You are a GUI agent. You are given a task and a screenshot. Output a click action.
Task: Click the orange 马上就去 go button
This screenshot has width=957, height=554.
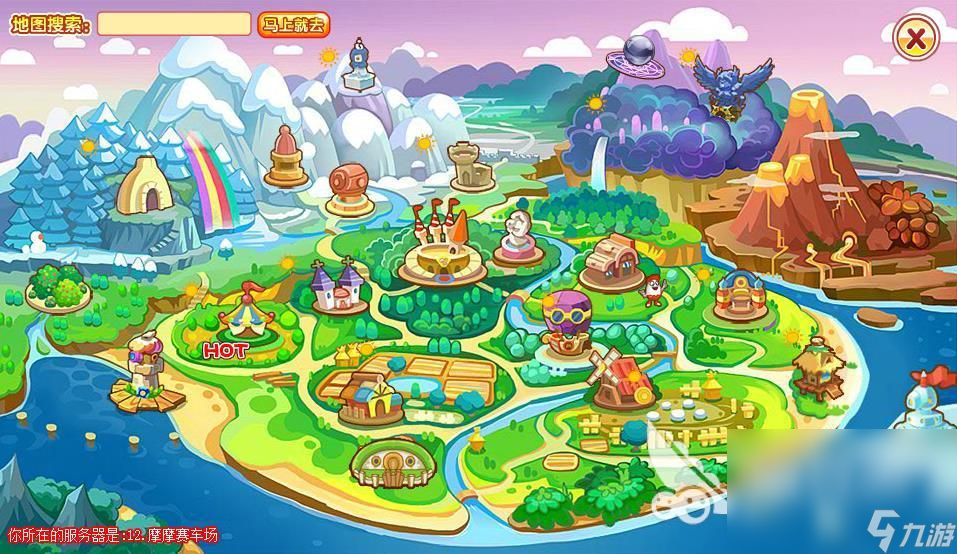click(293, 25)
